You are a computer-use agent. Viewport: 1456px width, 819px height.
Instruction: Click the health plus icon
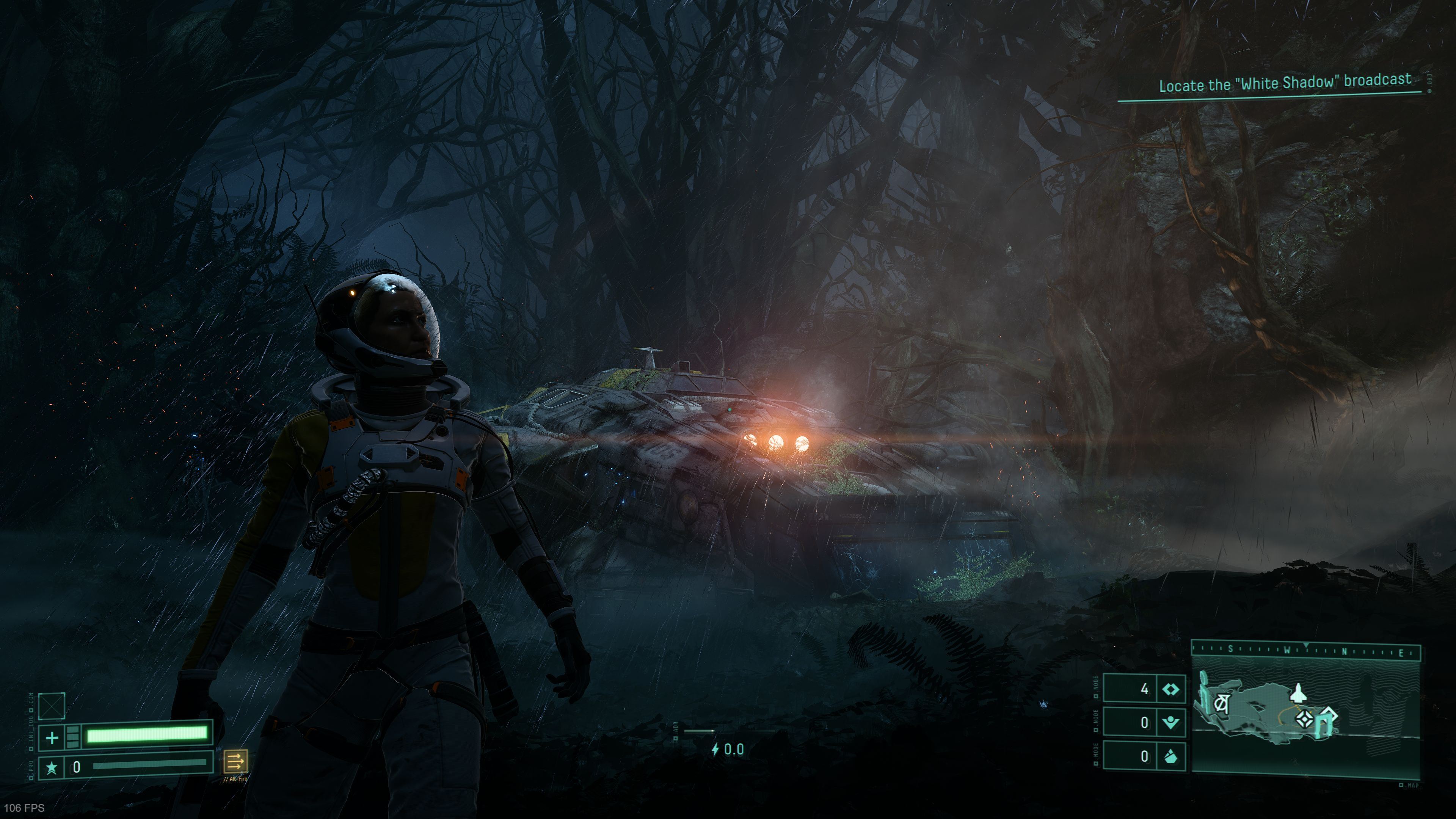[x=52, y=737]
